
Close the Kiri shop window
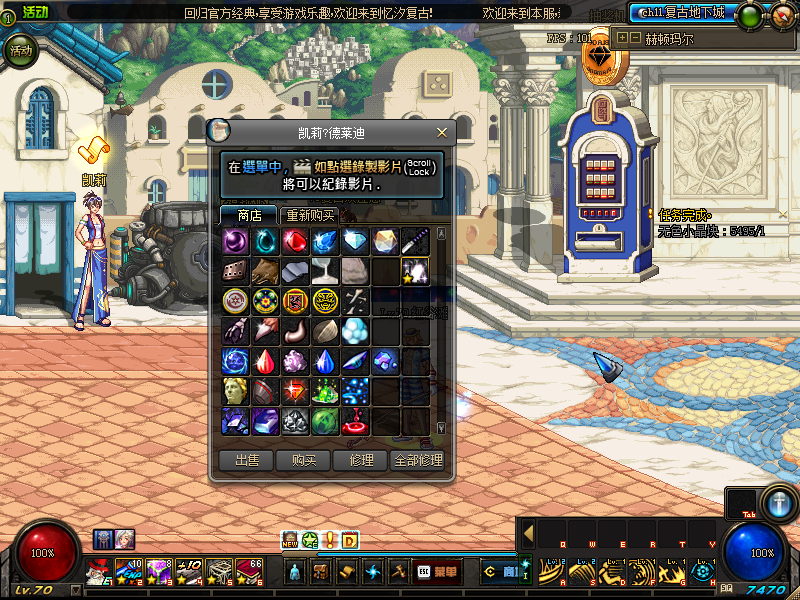(442, 132)
